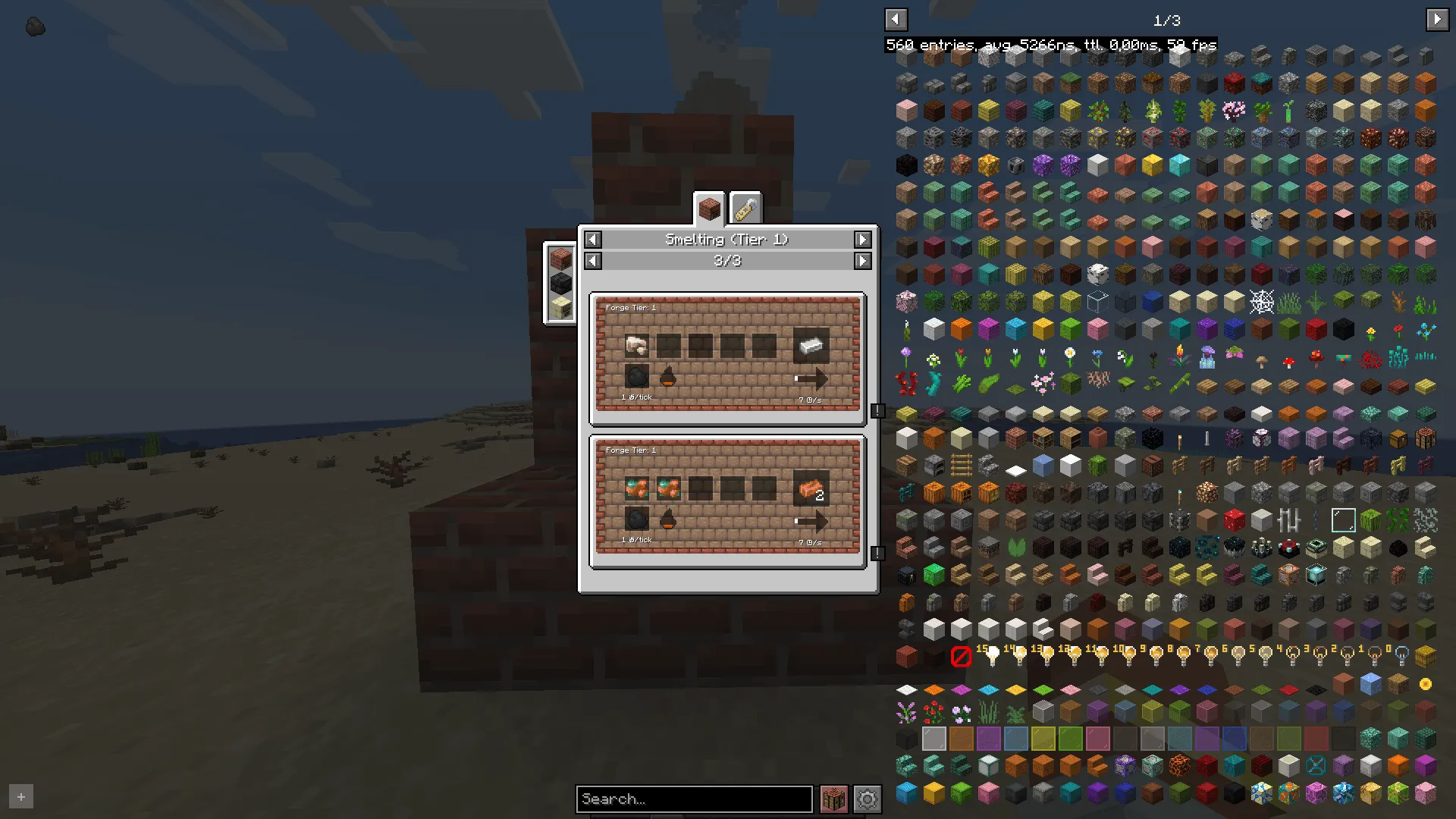Click the top item in the left side panel
Viewport: 1456px width, 819px height.
pos(560,258)
